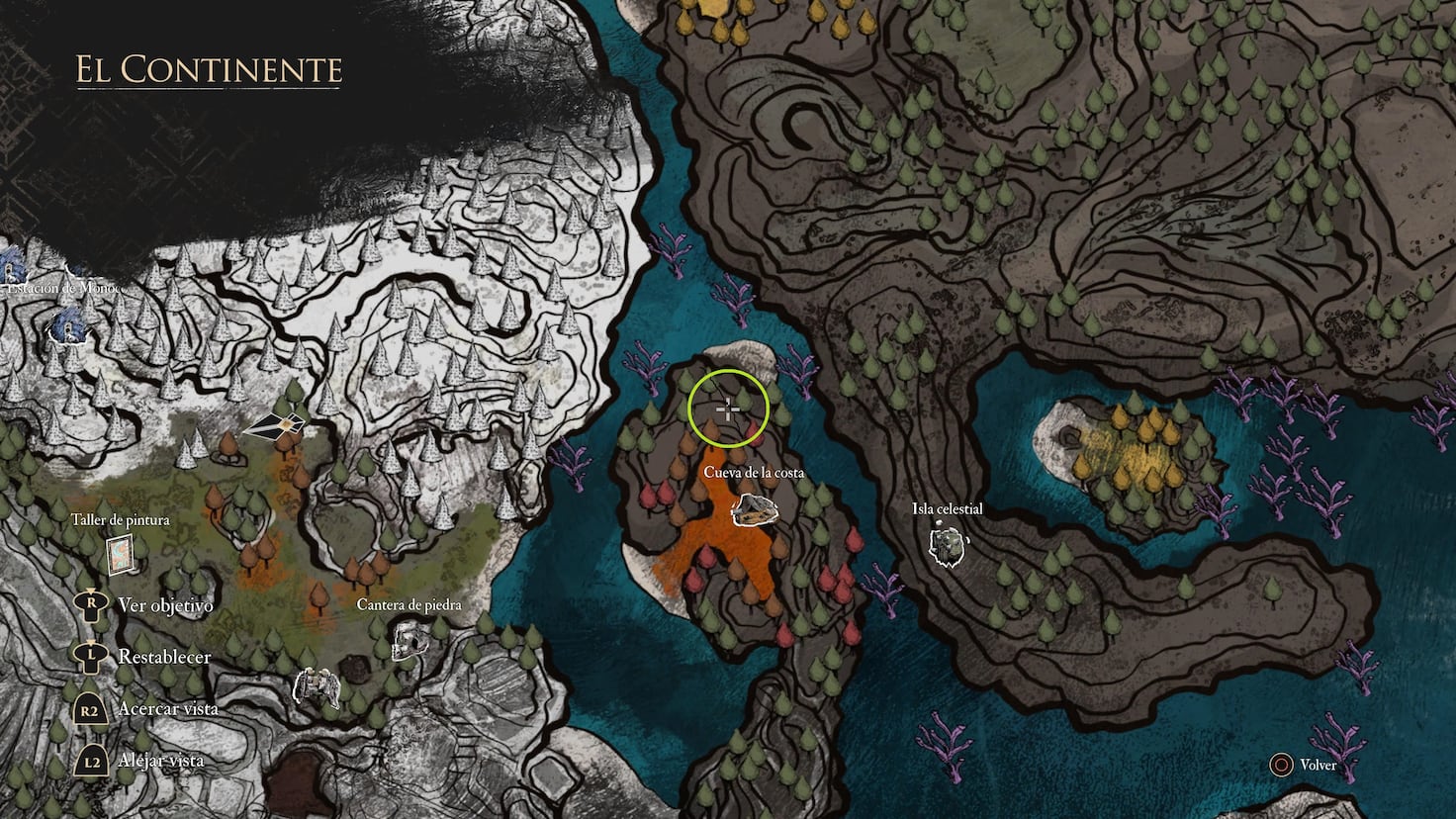Click the Cueva de la costa text label
The height and width of the screenshot is (819, 1456).
pyautogui.click(x=754, y=474)
